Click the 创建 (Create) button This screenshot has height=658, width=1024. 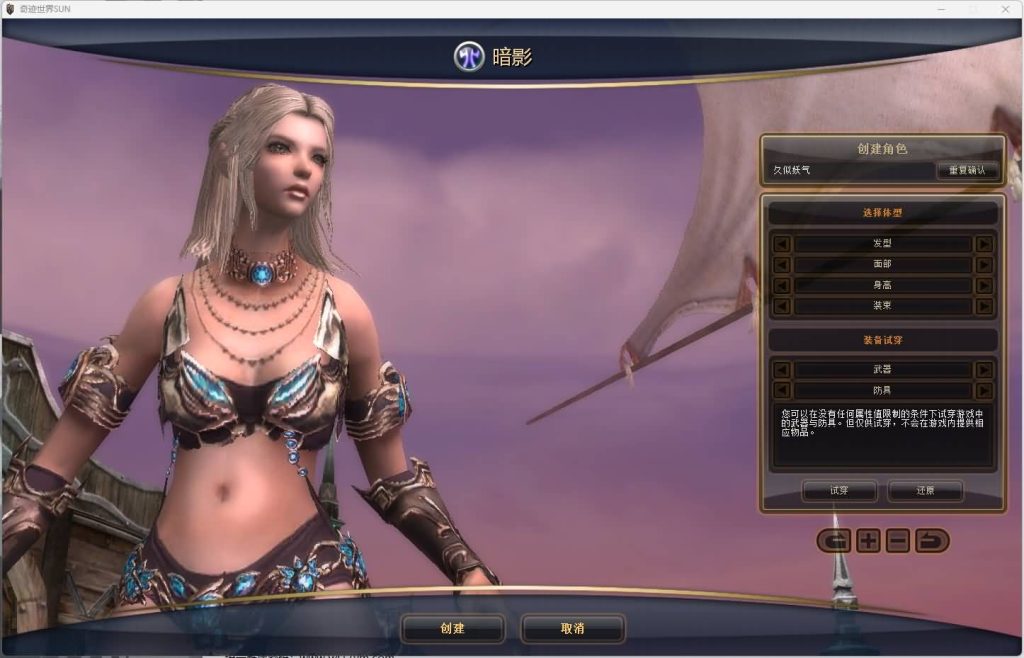[452, 628]
